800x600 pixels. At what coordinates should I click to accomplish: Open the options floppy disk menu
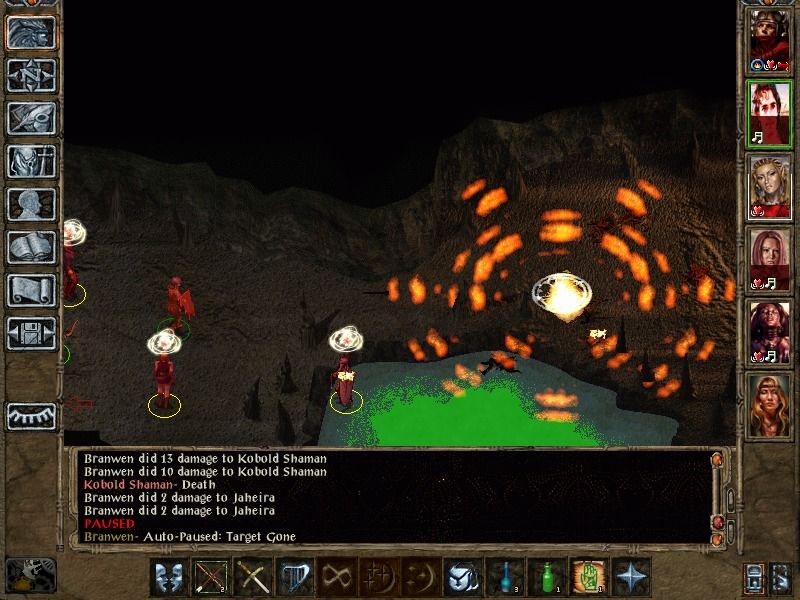pos(31,333)
